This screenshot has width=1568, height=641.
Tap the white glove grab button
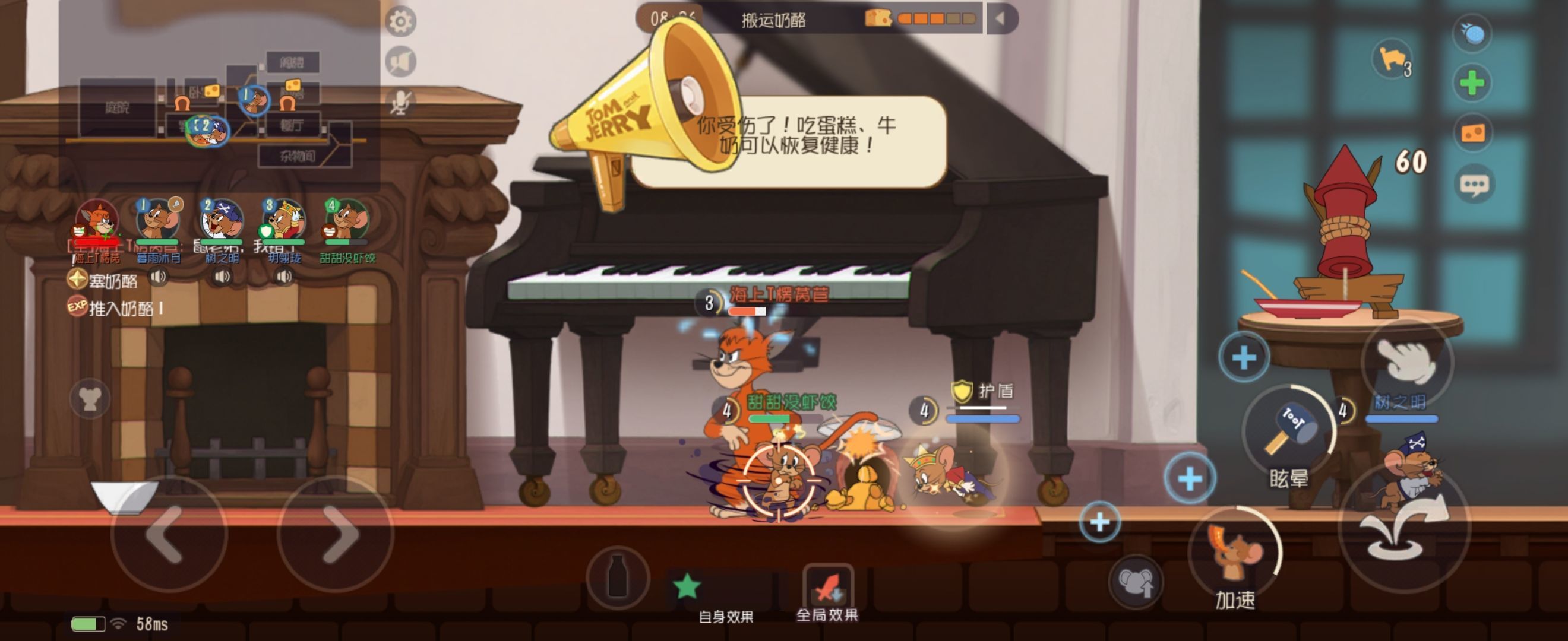click(1406, 360)
